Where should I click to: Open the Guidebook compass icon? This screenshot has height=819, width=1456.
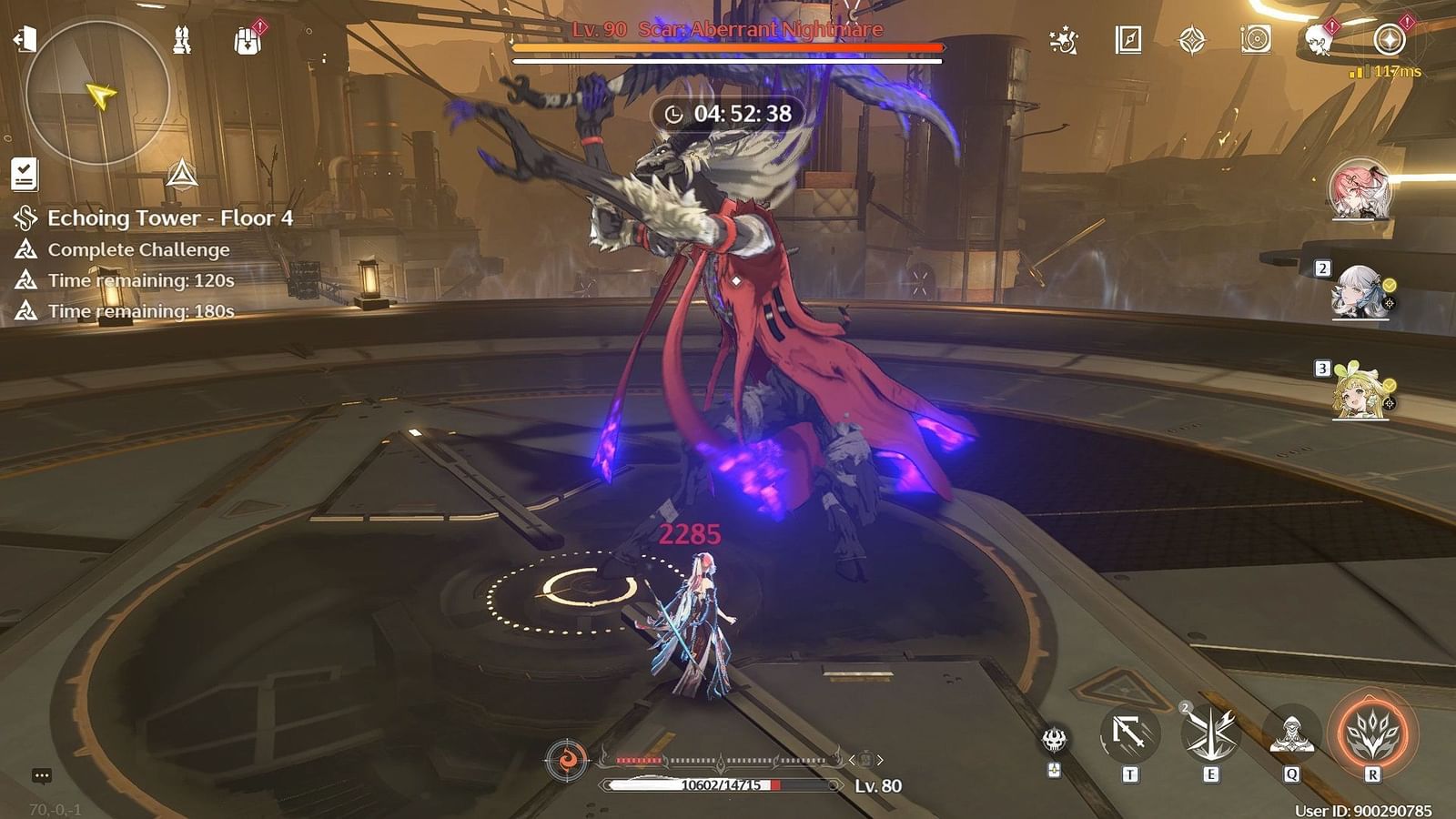(x=1128, y=38)
